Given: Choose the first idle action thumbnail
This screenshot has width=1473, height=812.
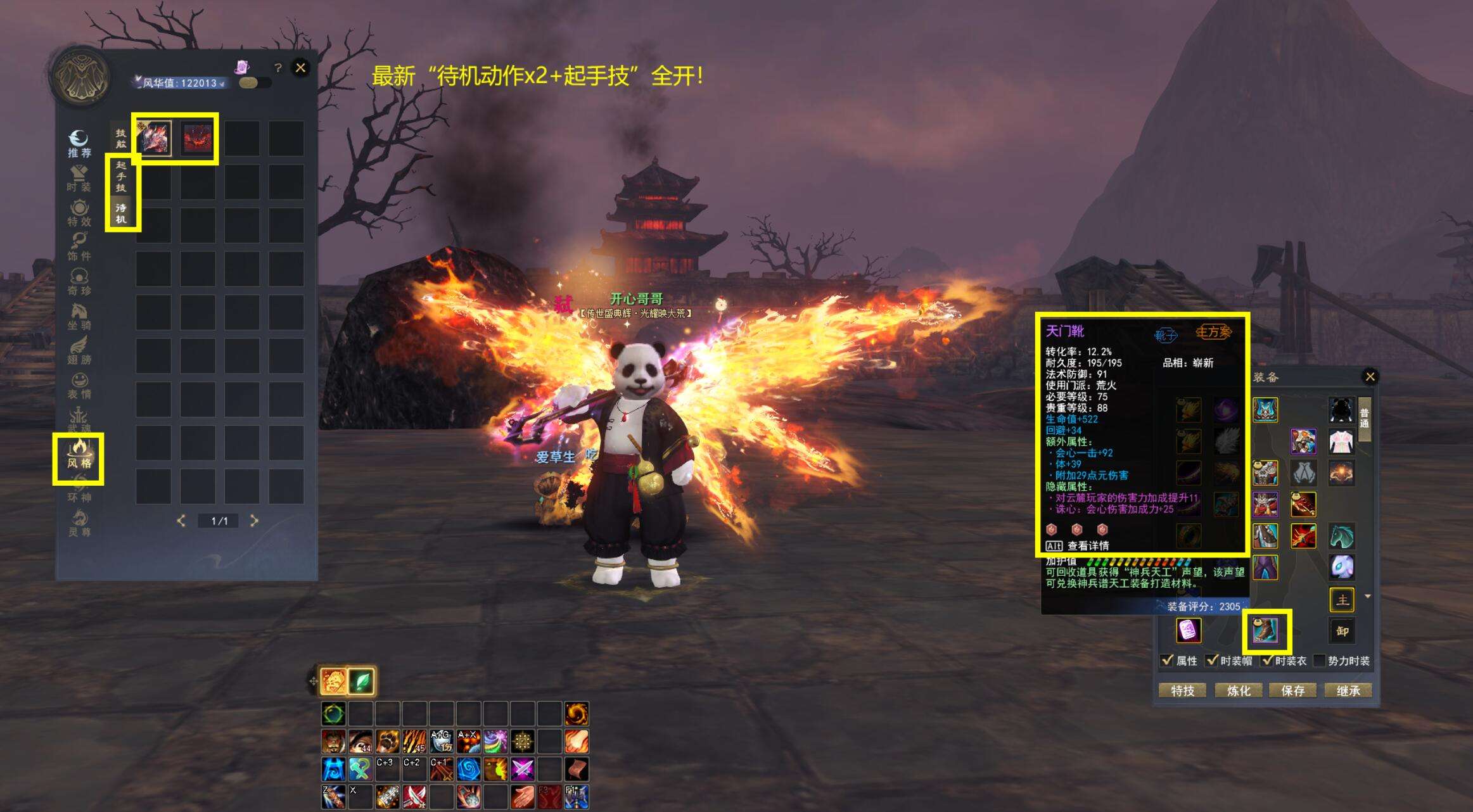Looking at the screenshot, I should click(154, 138).
